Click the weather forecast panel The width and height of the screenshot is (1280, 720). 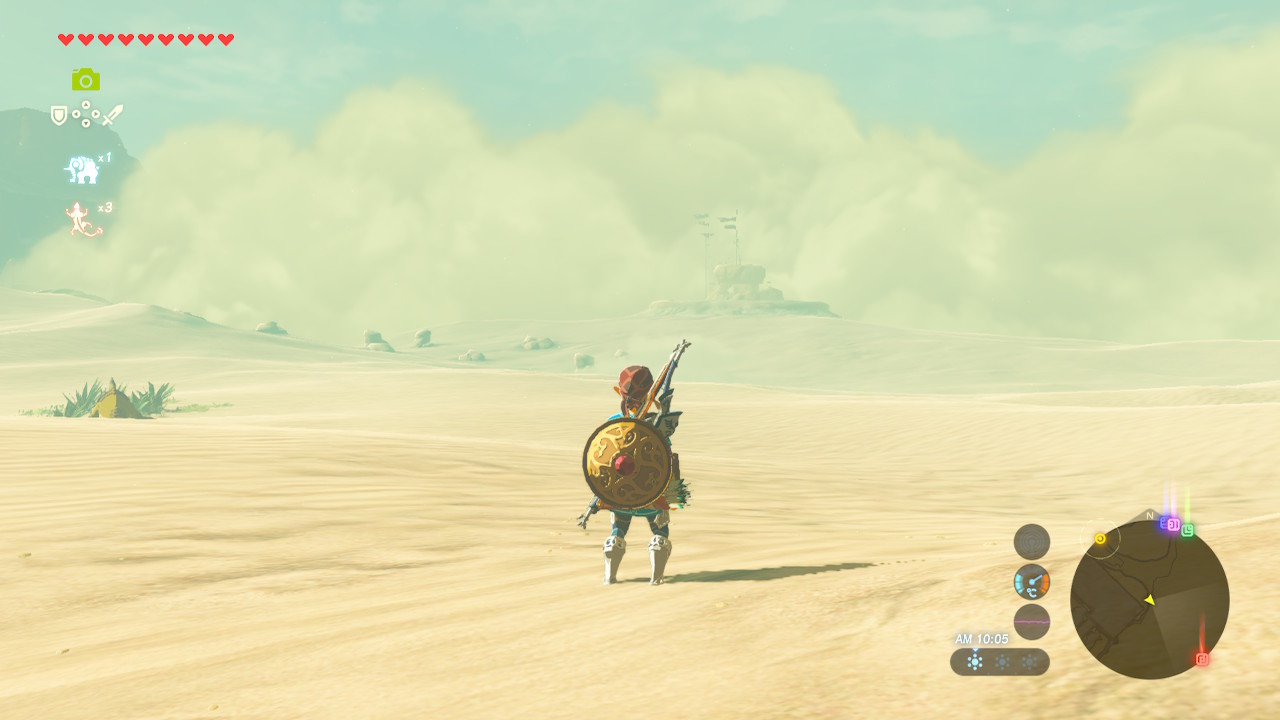coord(1000,662)
